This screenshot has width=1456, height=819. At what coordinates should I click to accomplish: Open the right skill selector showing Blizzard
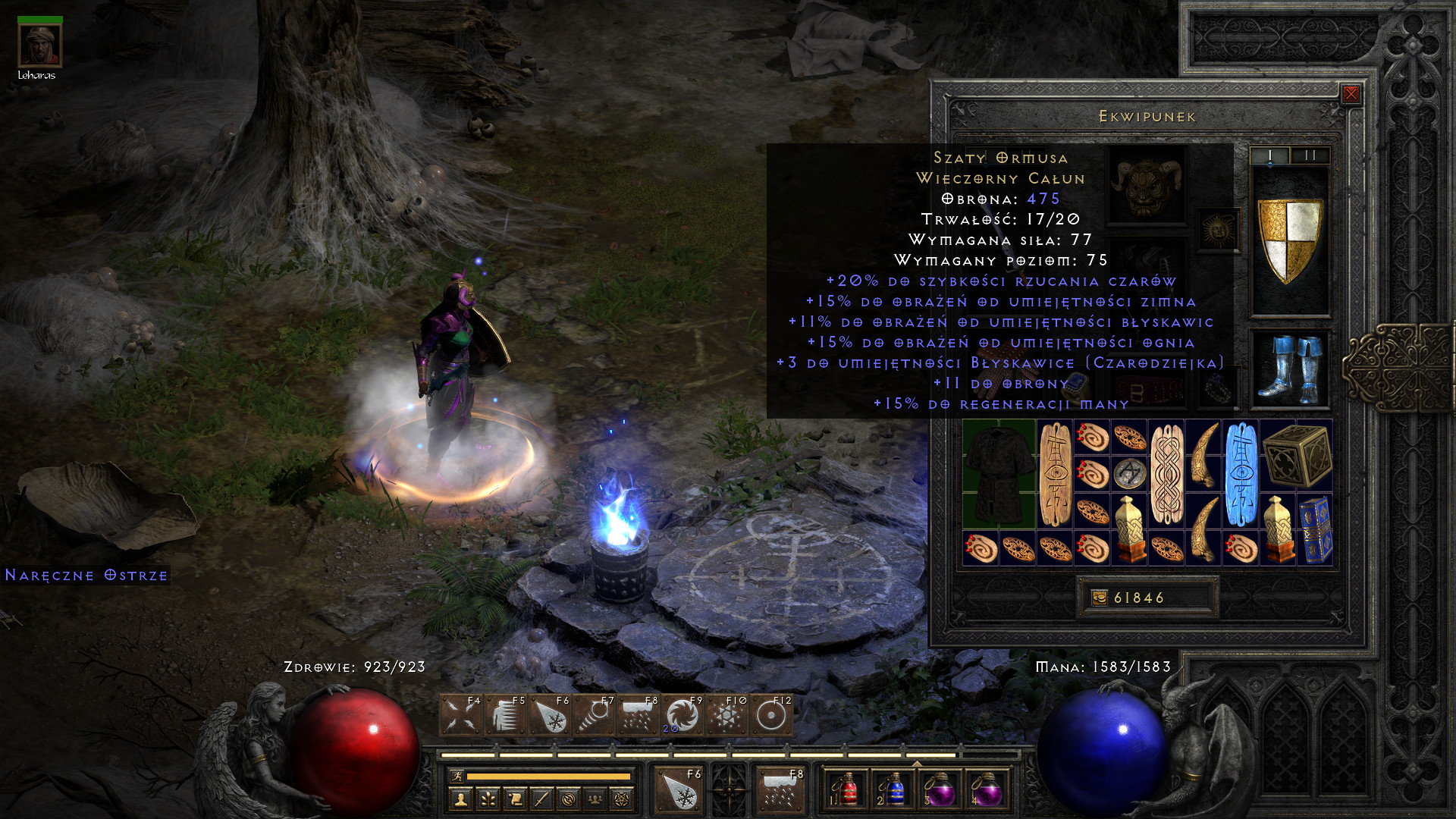pyautogui.click(x=780, y=789)
